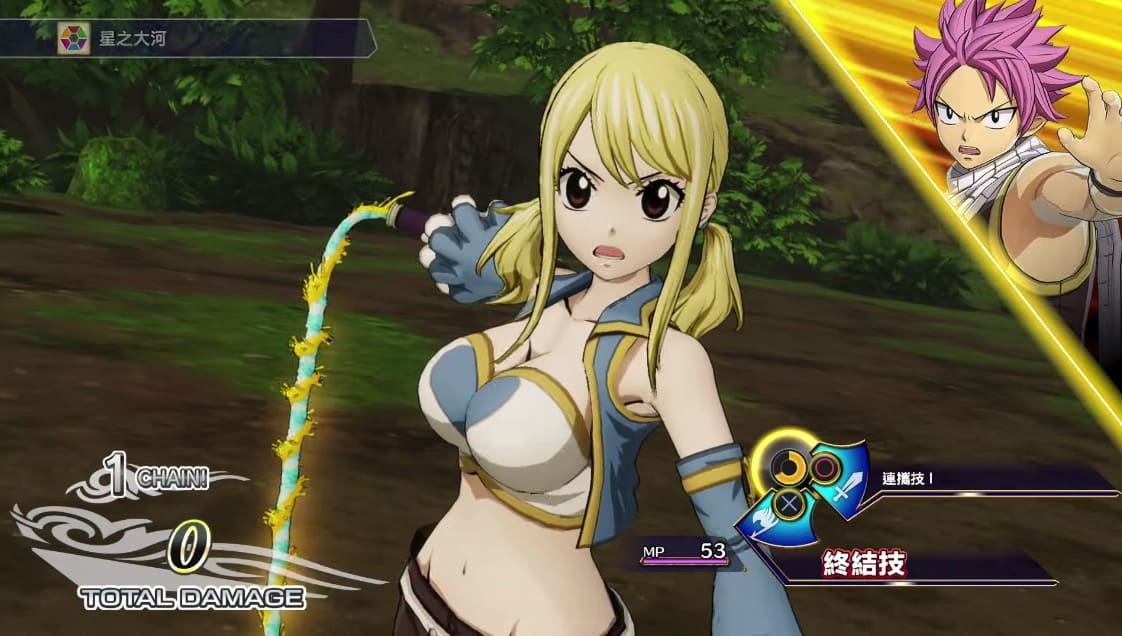Viewport: 1122px width, 636px height.
Task: Select the 終結技 finisher command
Action: tap(866, 564)
